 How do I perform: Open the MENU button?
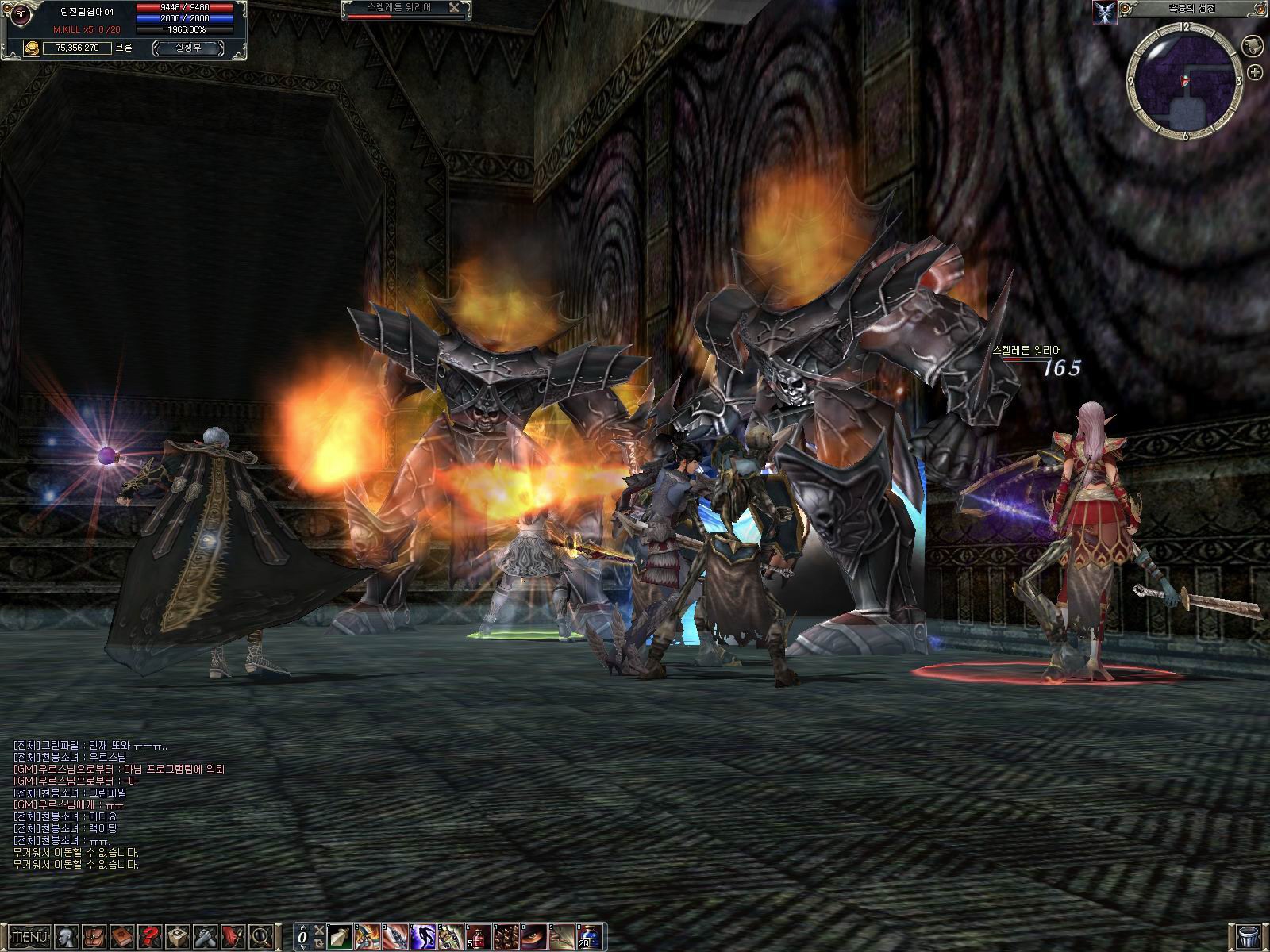[x=30, y=936]
